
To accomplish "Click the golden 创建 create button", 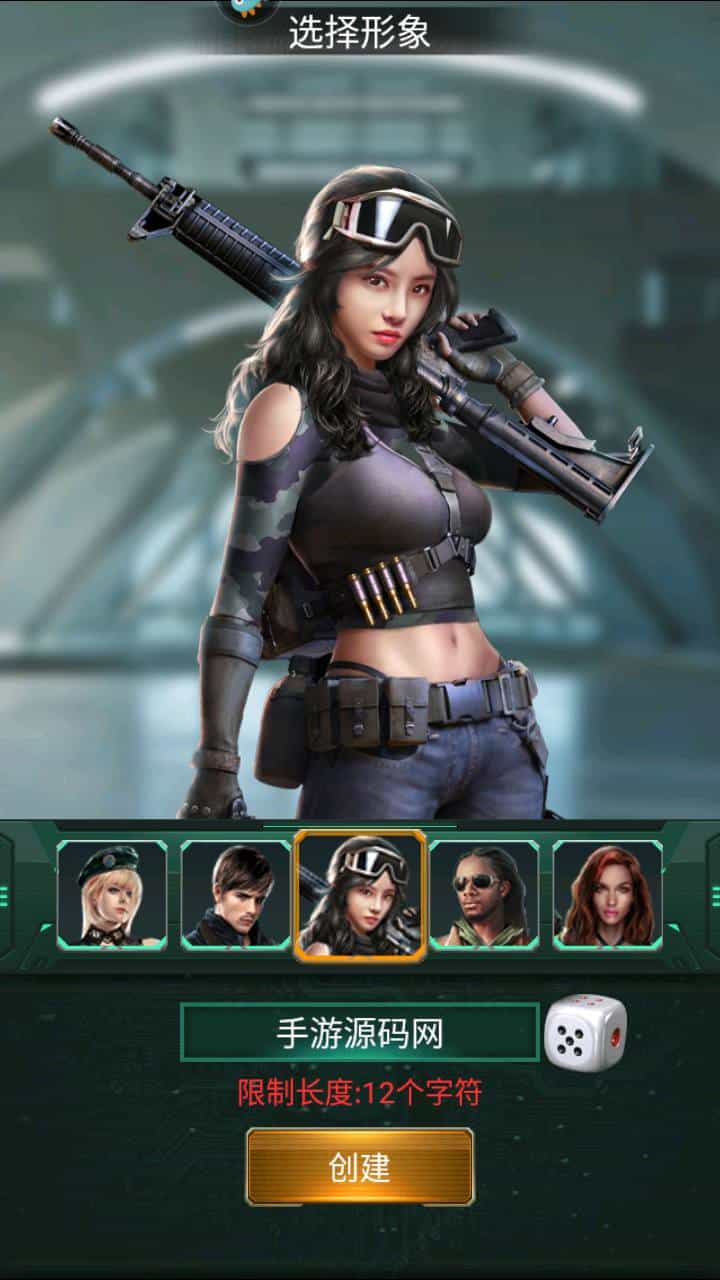I will coord(360,1167).
